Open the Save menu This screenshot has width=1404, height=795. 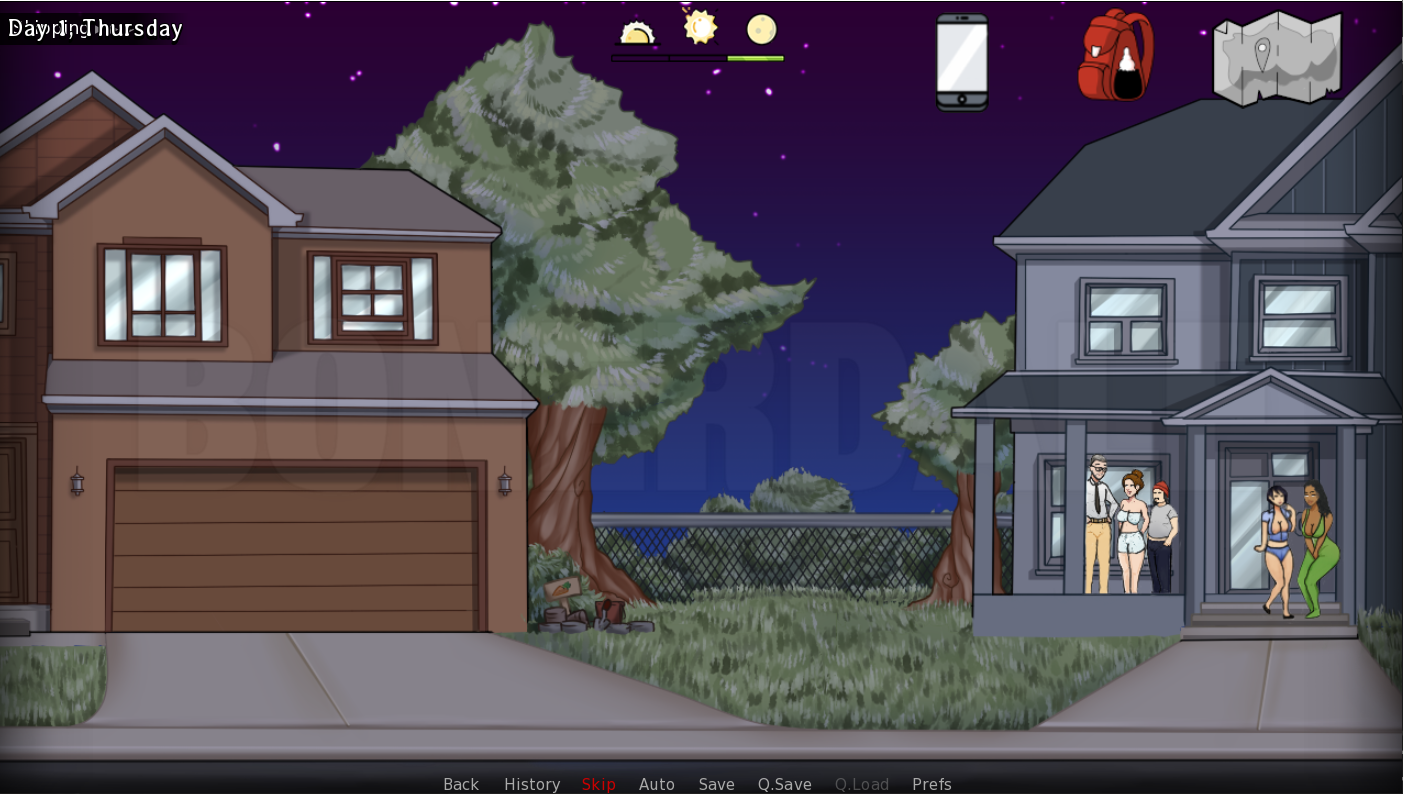717,784
